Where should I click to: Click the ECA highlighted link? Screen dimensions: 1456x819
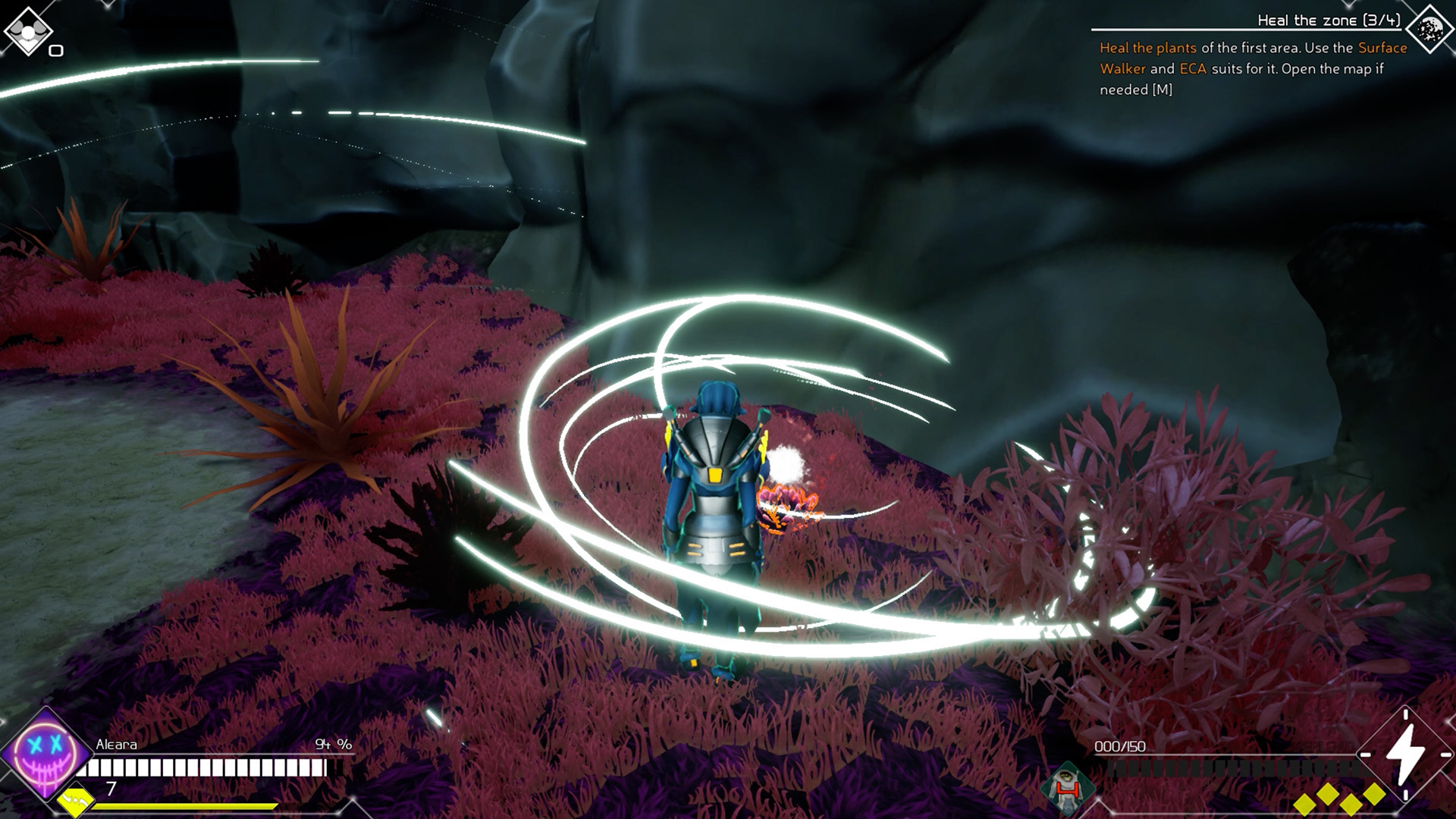coord(1191,68)
